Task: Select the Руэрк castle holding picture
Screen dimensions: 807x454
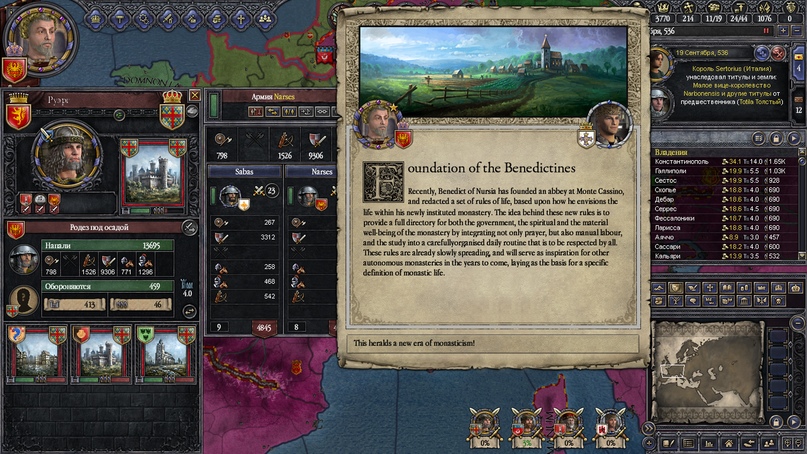Action: pyautogui.click(x=153, y=173)
